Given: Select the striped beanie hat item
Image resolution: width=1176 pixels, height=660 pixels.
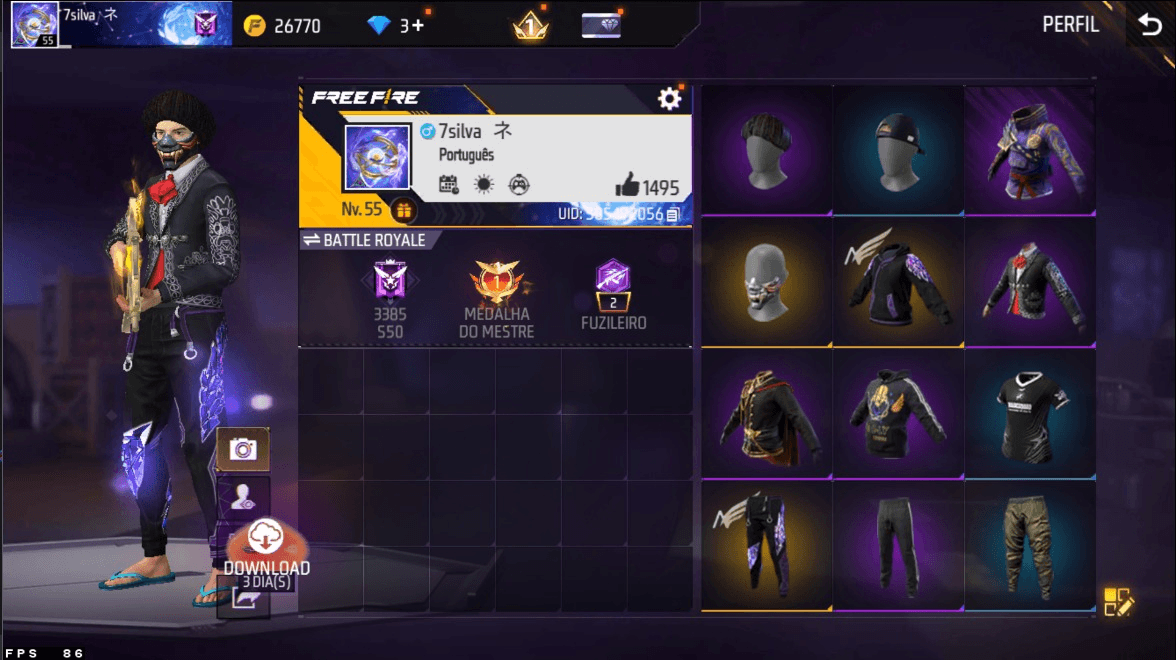Looking at the screenshot, I should pos(767,150).
